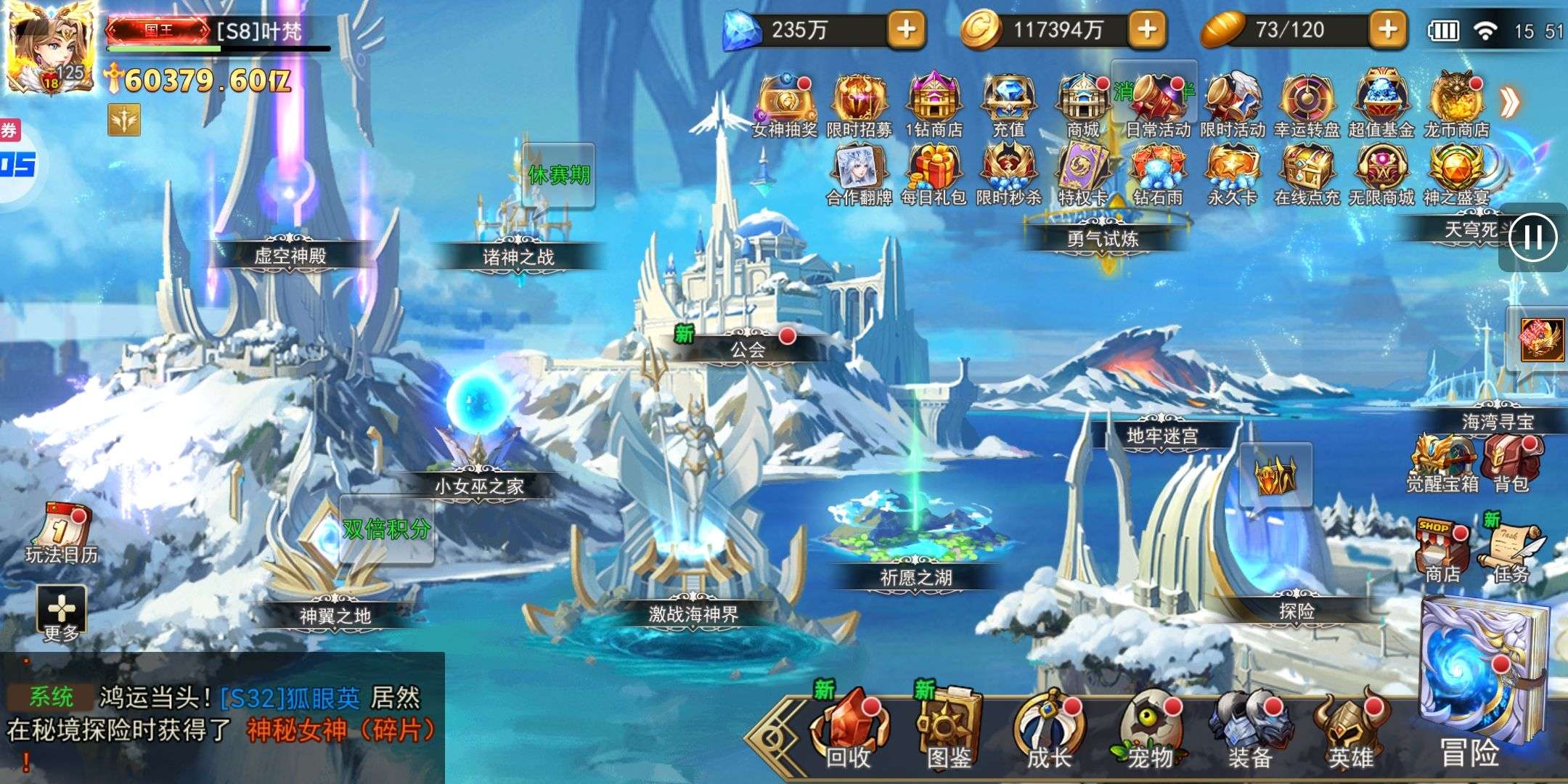Image resolution: width=1568 pixels, height=784 pixels.
Task: Open the 背包 backpack
Action: pyautogui.click(x=1511, y=462)
